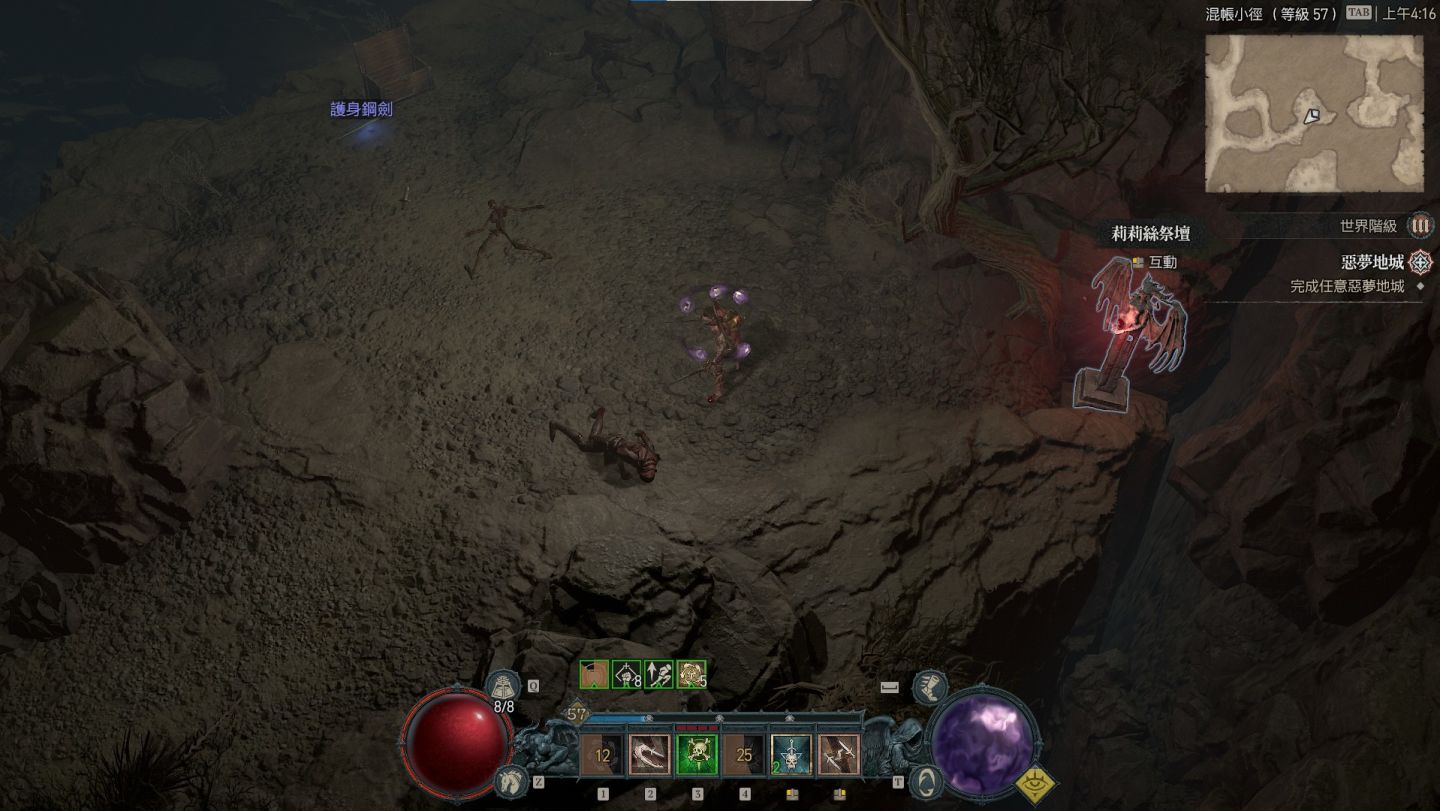
Task: Use the health potion icon
Action: [x=502, y=688]
